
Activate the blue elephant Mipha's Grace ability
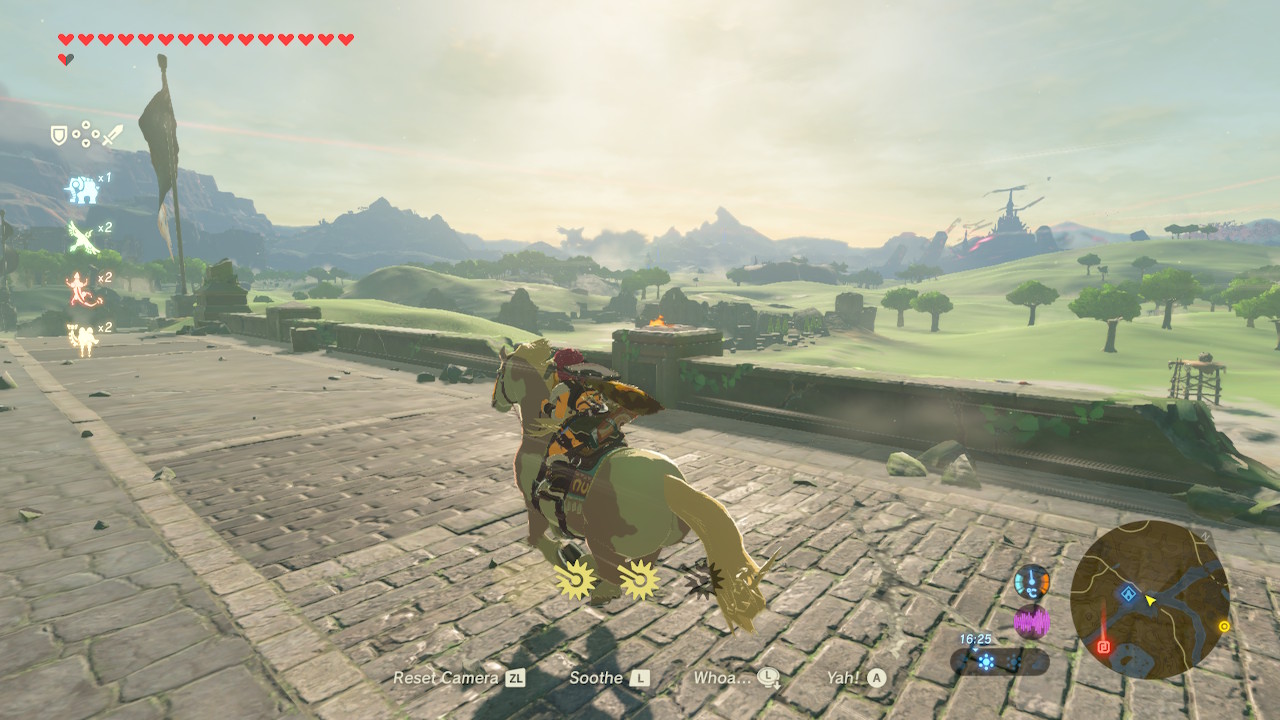point(82,188)
